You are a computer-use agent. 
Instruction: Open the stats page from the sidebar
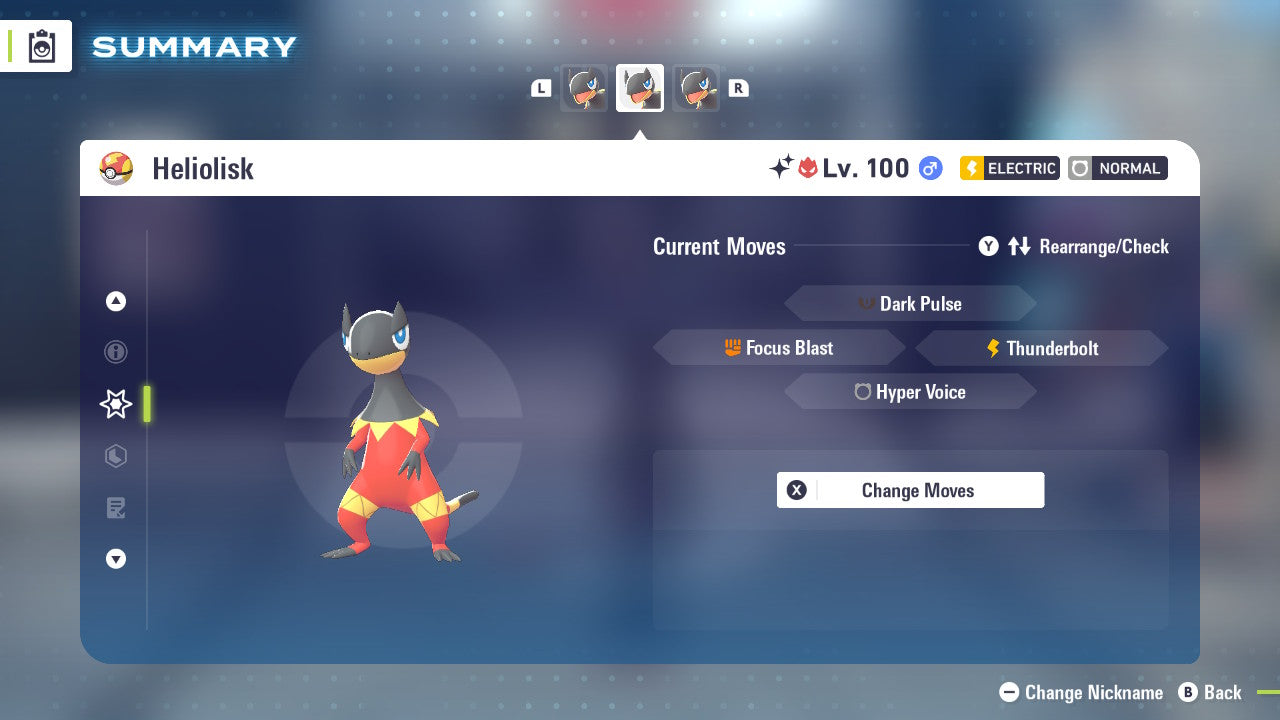click(x=115, y=456)
